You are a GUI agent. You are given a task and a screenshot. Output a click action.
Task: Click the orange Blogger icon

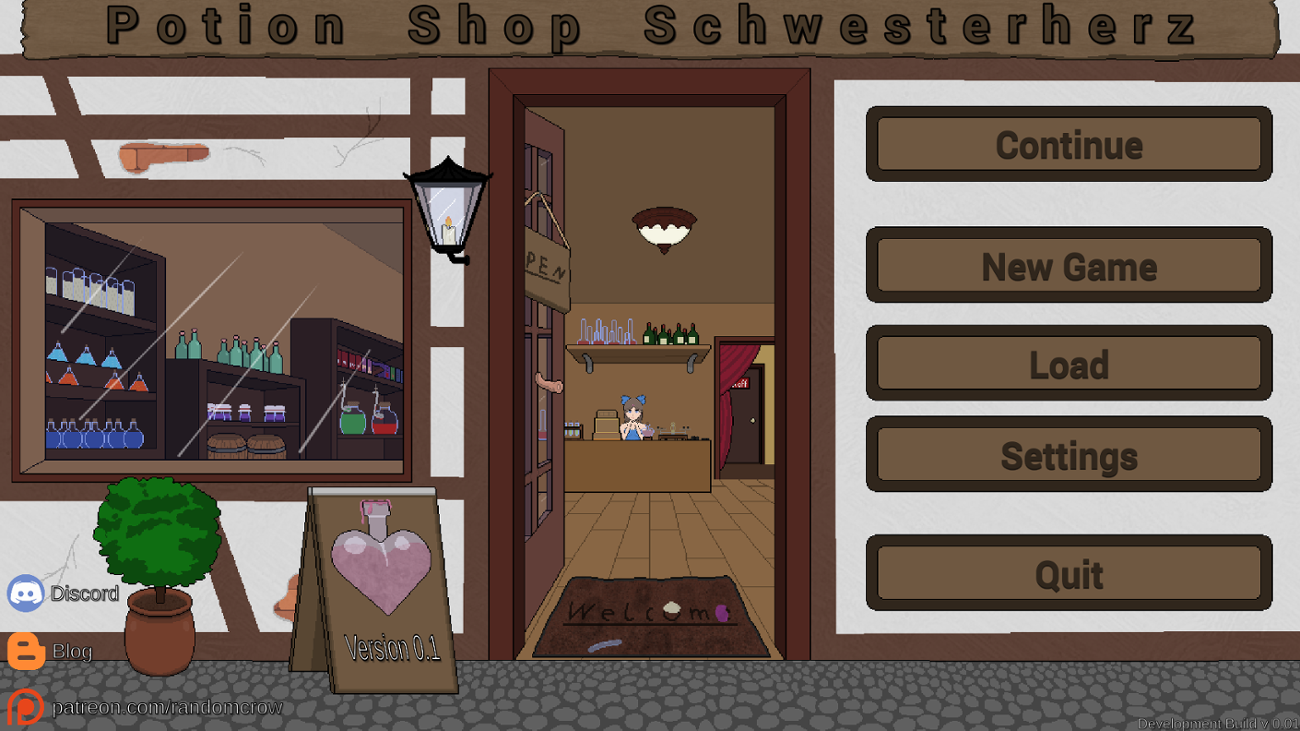(27, 651)
